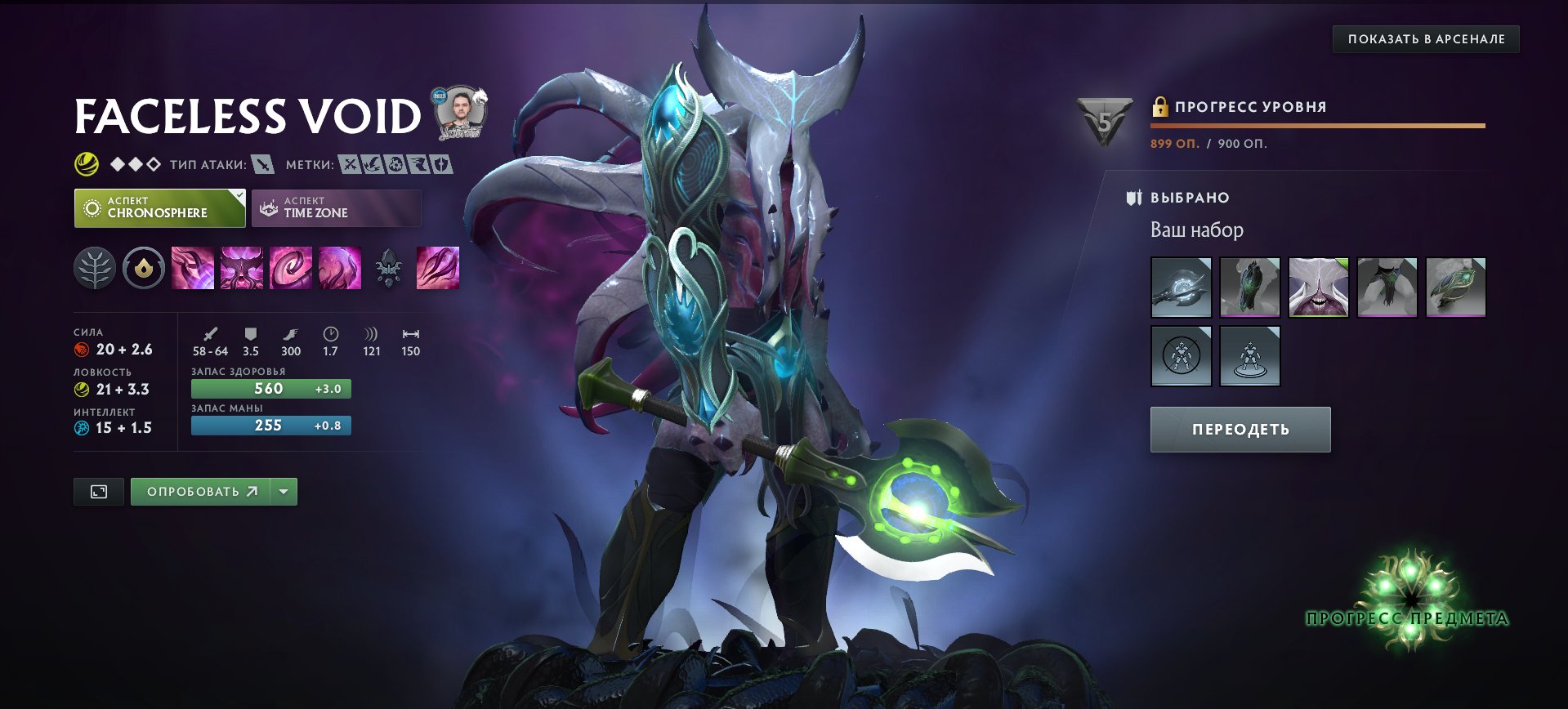Toggle the crossed-out armor slot in Ваш набор

1180,355
